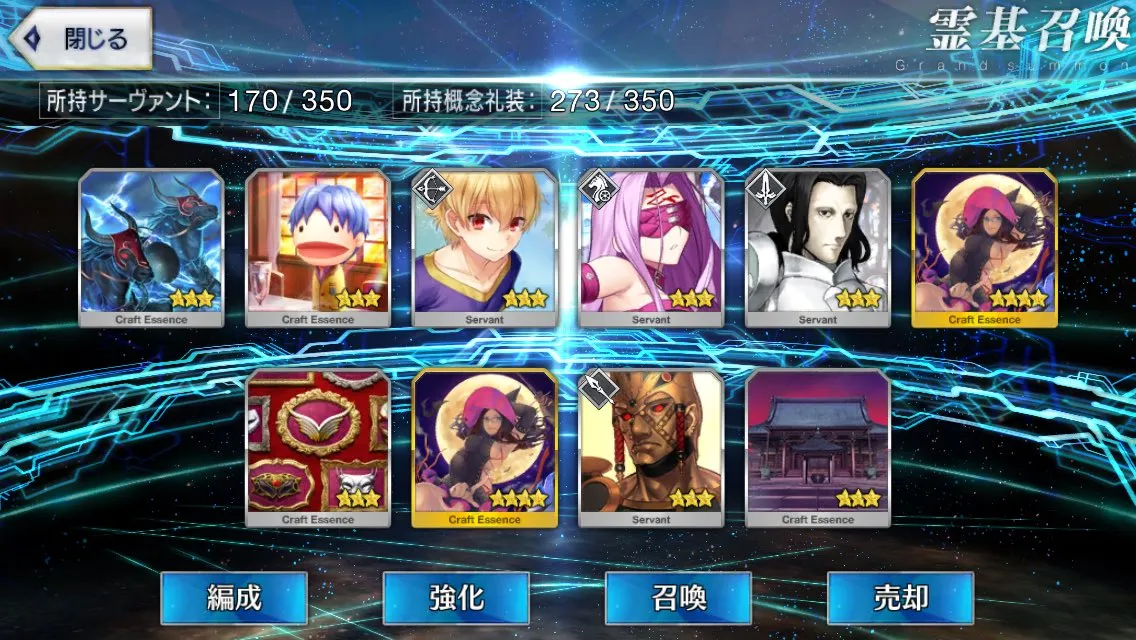Select the red wall emblems Craft Essence card
1136x640 pixels.
318,447
